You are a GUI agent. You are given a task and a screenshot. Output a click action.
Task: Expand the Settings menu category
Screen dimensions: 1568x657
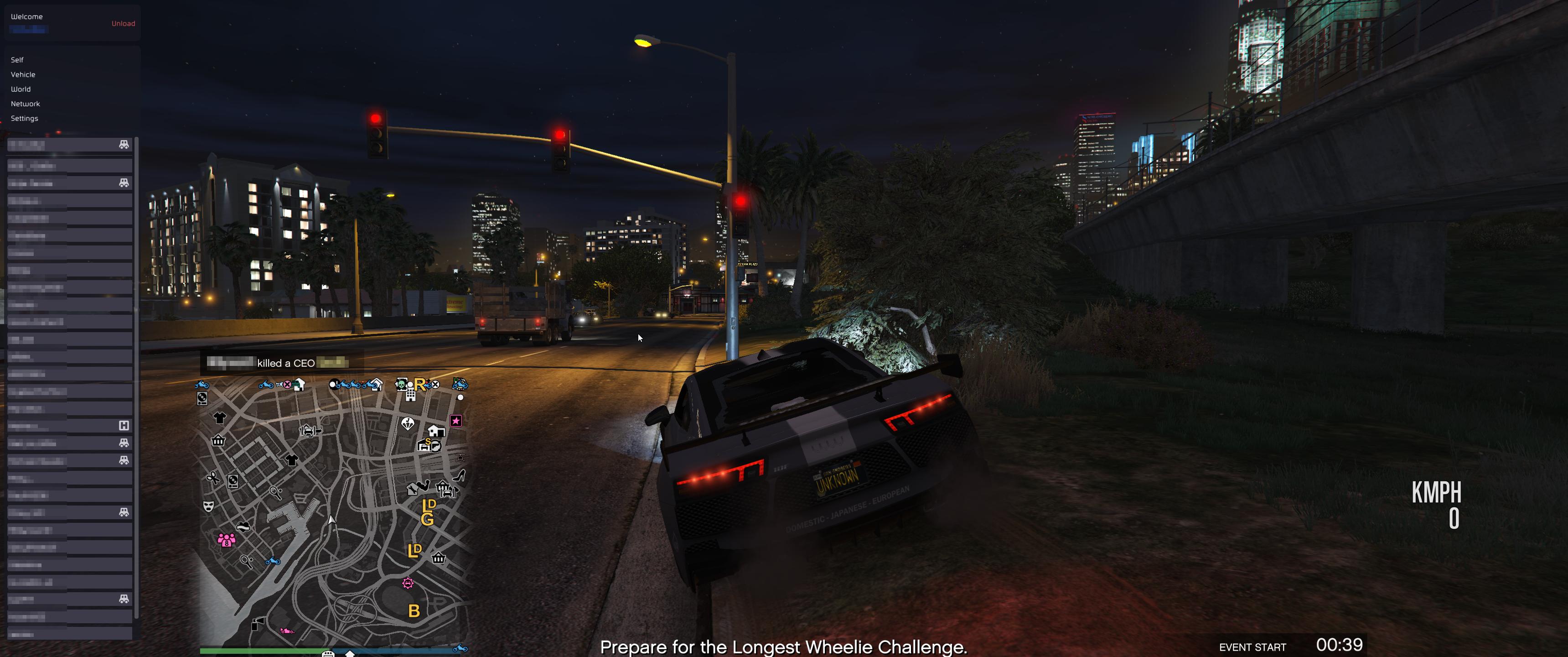pyautogui.click(x=25, y=118)
